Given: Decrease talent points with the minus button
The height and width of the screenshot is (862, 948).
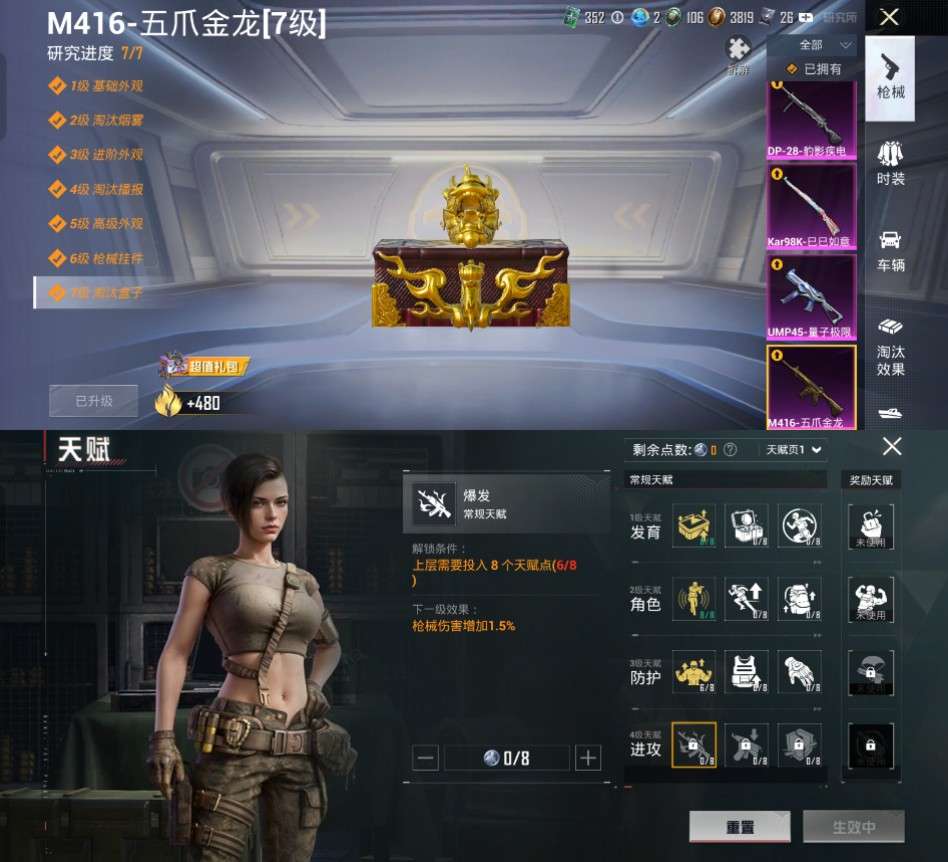Looking at the screenshot, I should (425, 758).
